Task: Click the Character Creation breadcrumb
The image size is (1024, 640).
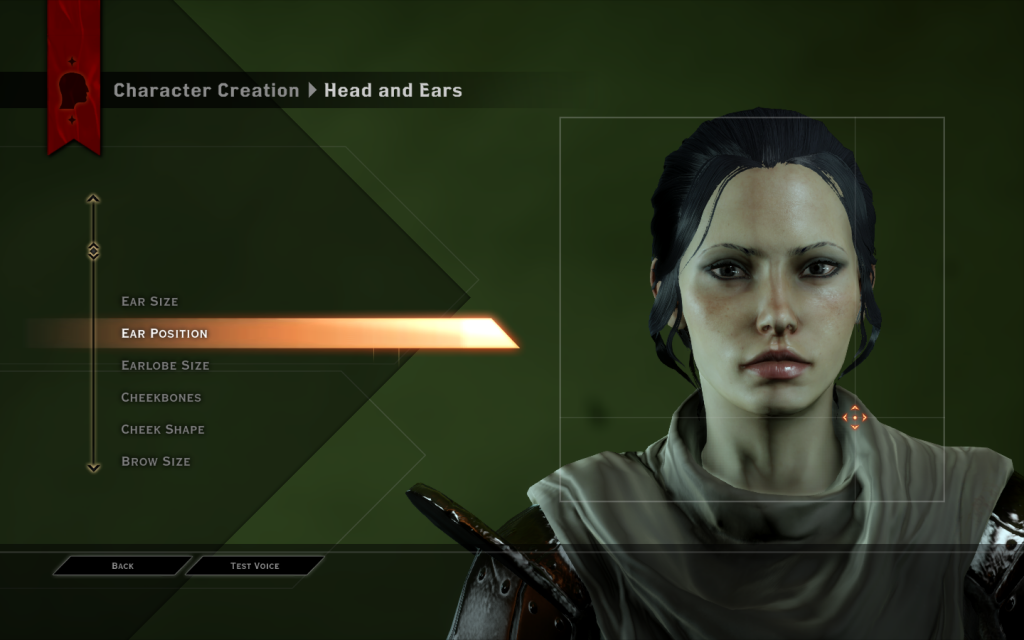Action: coord(206,90)
